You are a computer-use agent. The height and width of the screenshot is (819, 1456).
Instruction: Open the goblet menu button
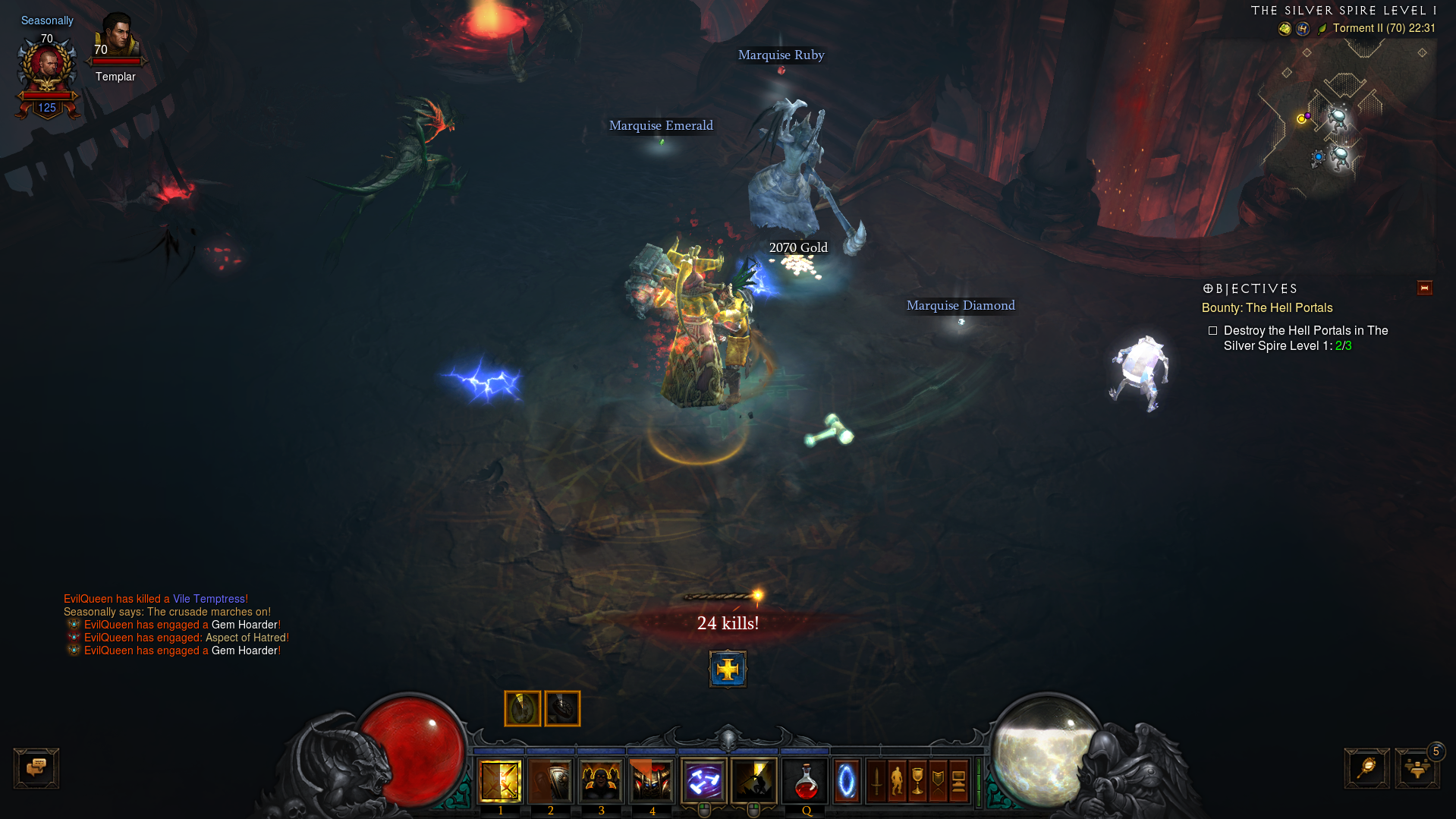[917, 781]
